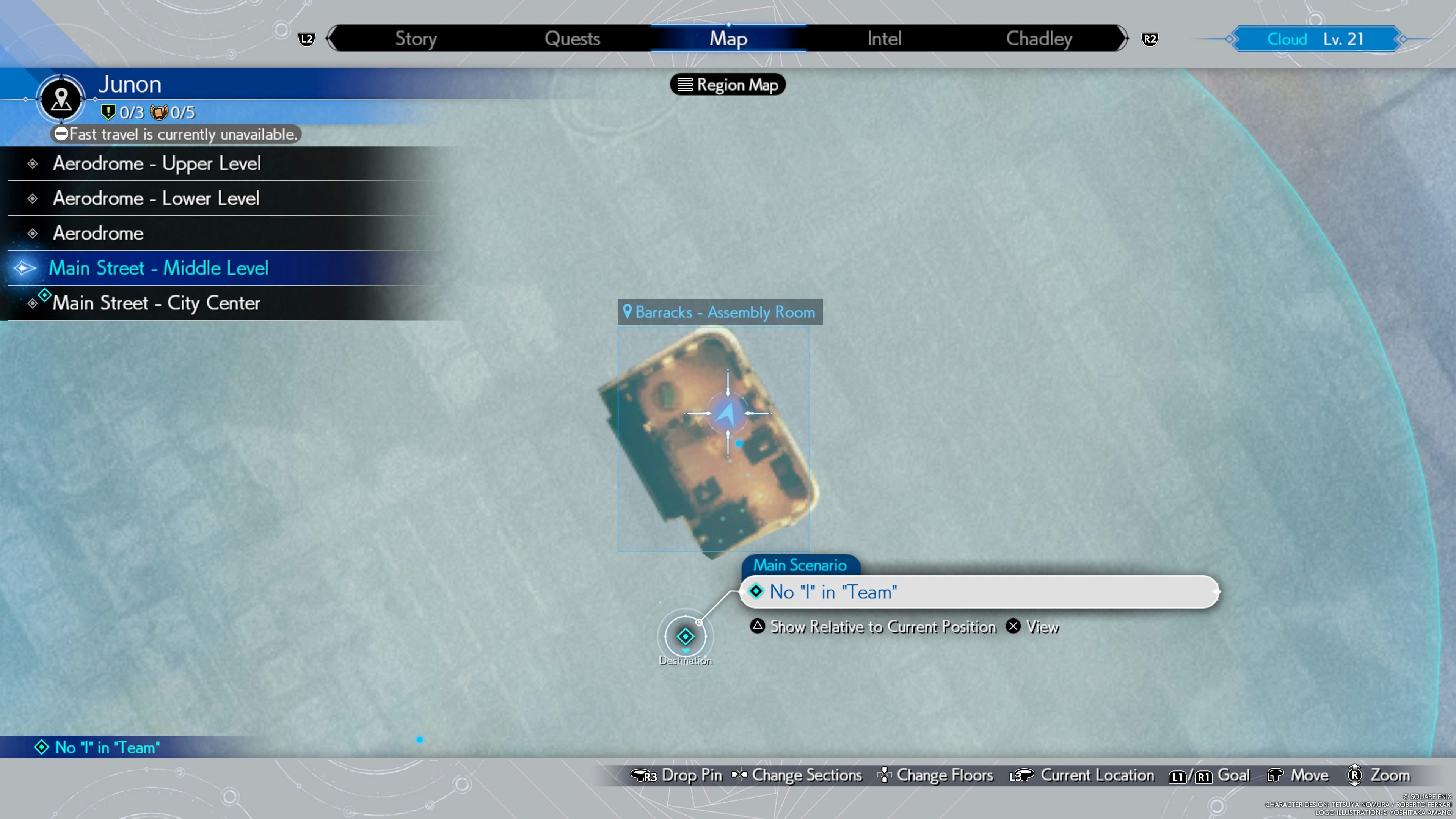This screenshot has height=819, width=1456.
Task: Click the Current Location L3 icon
Action: tap(1023, 775)
